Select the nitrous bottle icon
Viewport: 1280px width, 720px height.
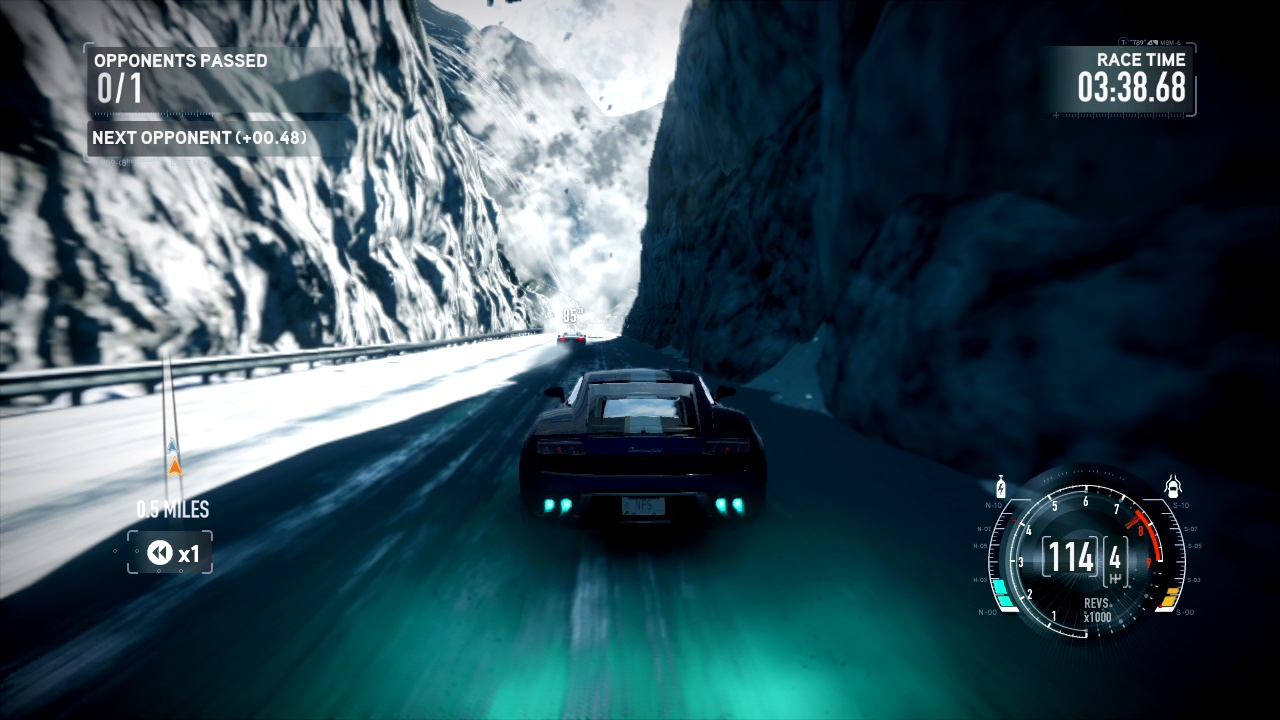click(x=1001, y=488)
